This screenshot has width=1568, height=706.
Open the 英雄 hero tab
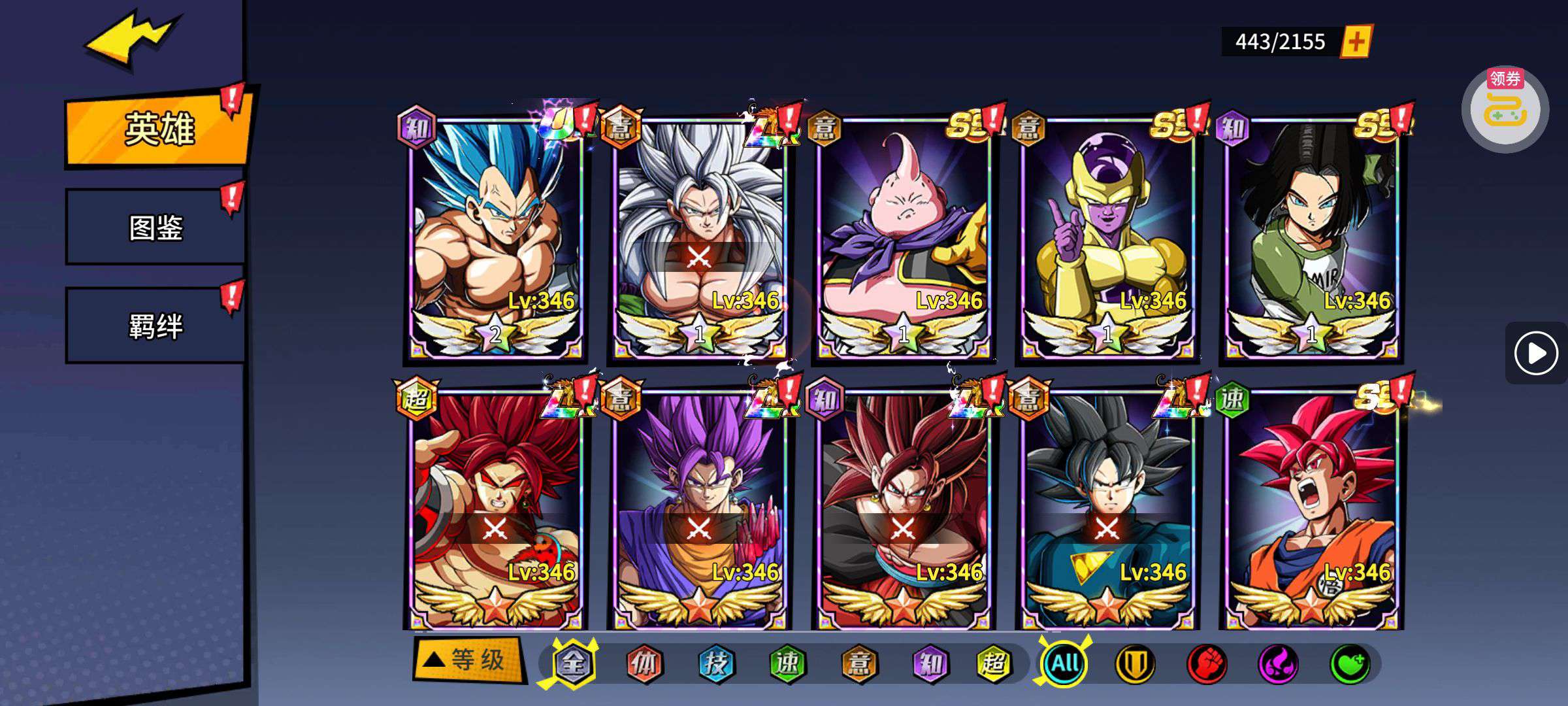click(158, 129)
